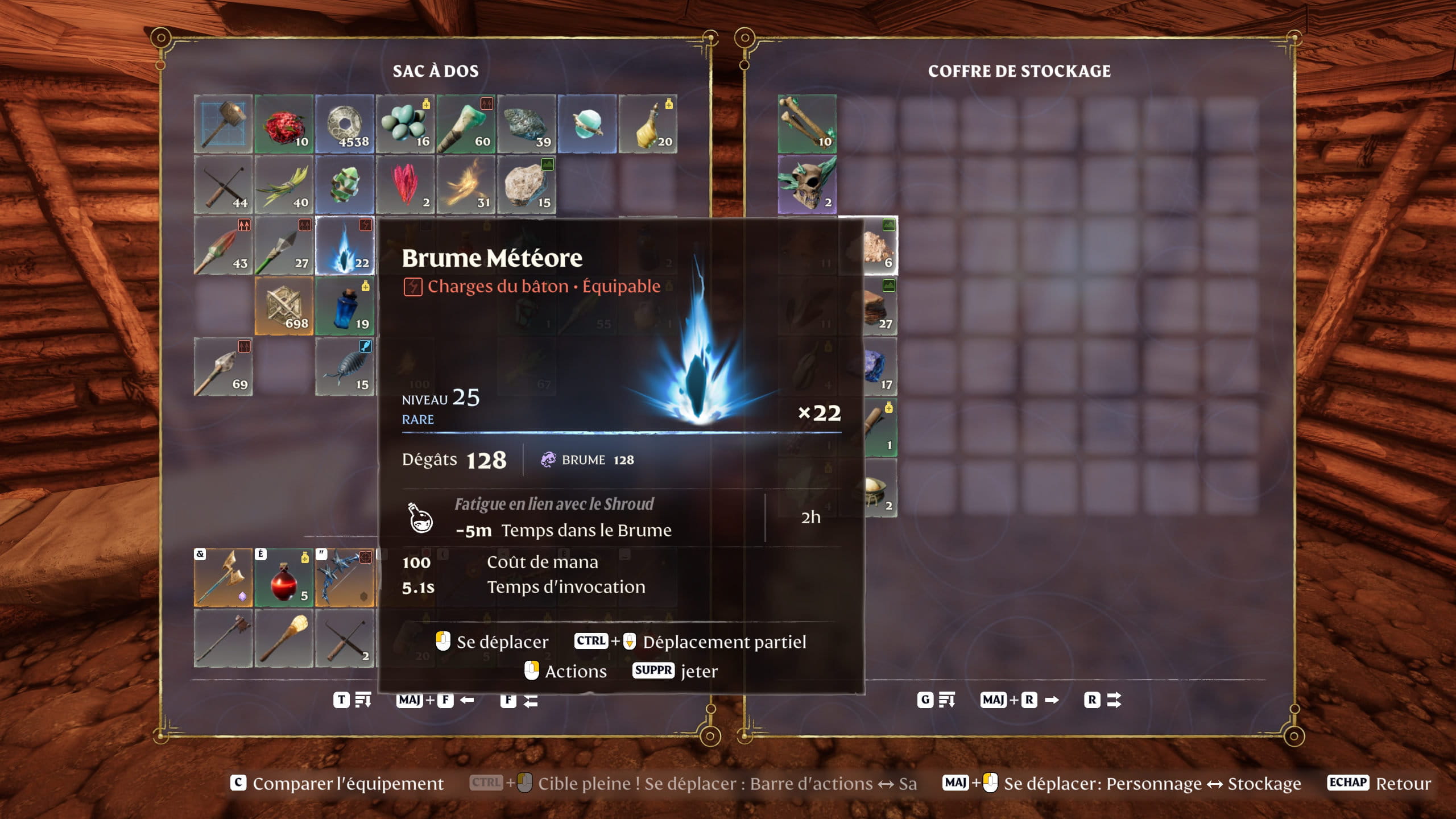Select the construction hammer in the backpack
Image resolution: width=1456 pixels, height=819 pixels.
coord(223,124)
